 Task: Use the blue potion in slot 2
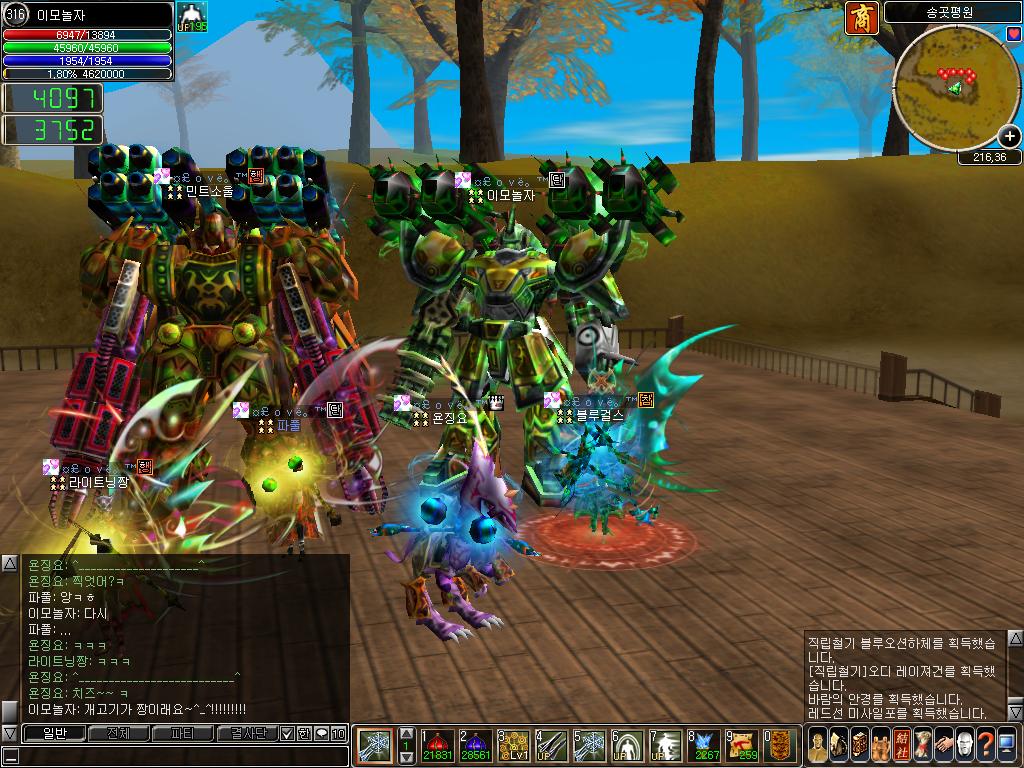click(x=474, y=745)
